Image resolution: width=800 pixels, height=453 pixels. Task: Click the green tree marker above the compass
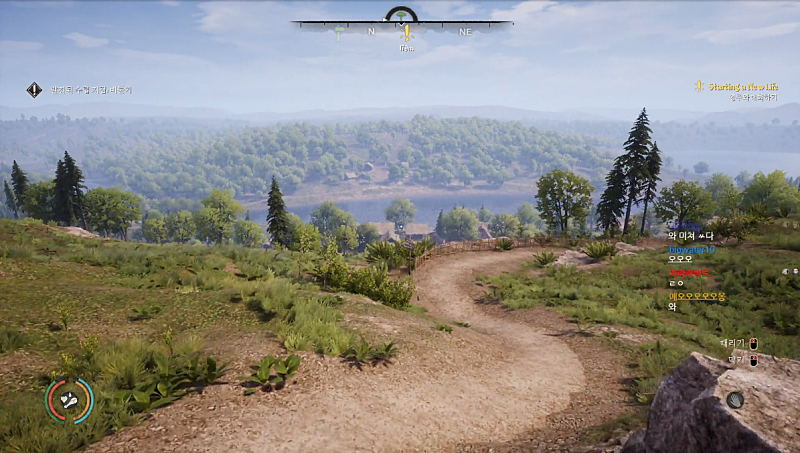coord(401,14)
